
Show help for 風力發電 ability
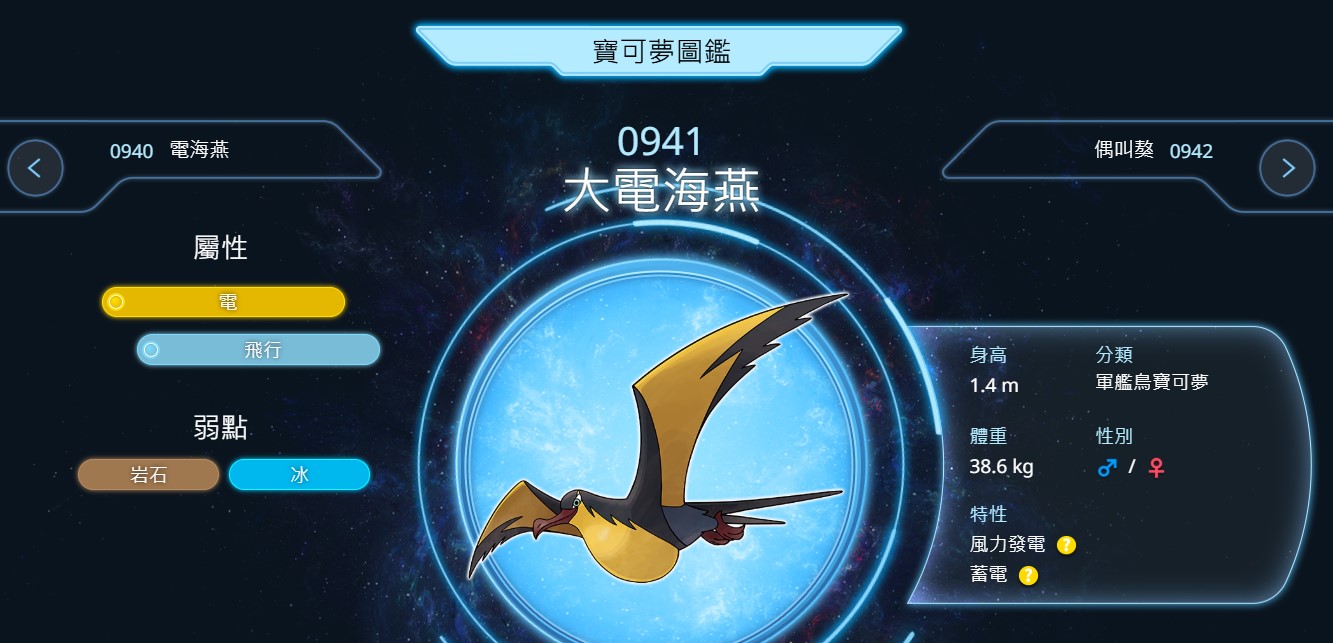click(x=1066, y=545)
